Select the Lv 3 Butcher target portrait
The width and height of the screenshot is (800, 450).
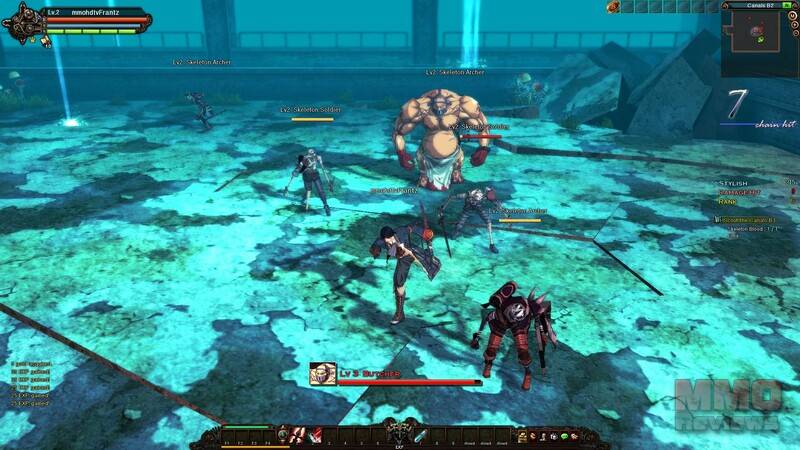click(322, 373)
